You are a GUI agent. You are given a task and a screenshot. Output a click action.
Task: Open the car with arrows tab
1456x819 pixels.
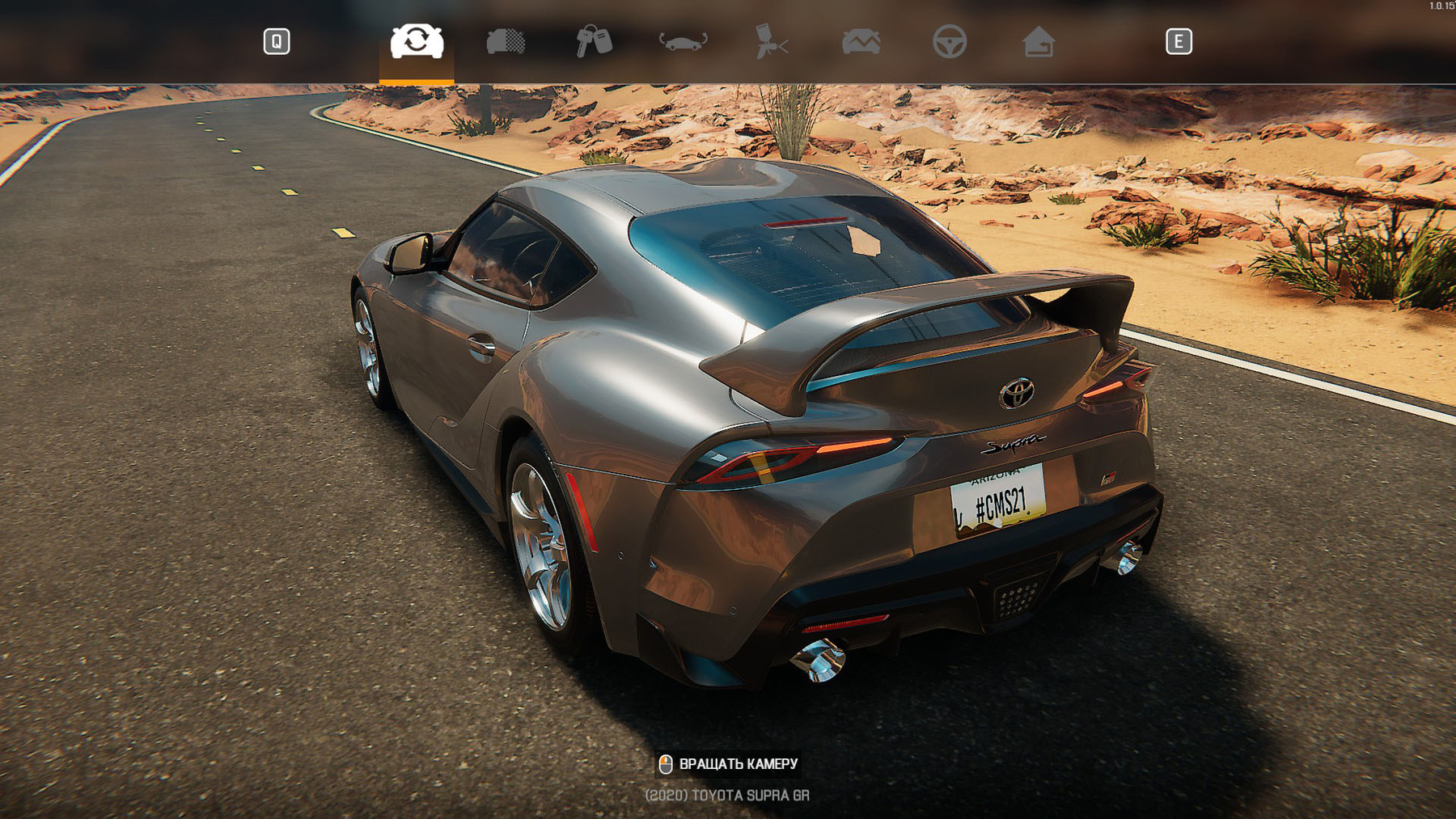pos(683,41)
